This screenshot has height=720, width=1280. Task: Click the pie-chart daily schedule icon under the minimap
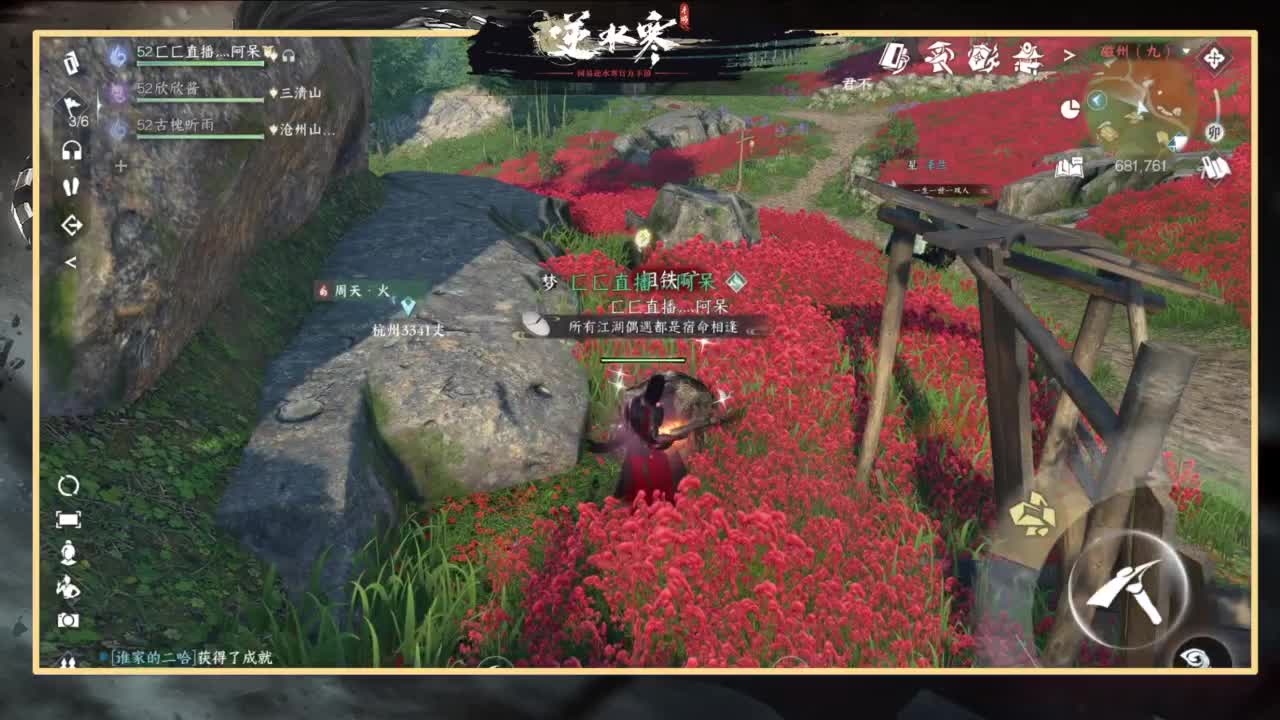1073,107
